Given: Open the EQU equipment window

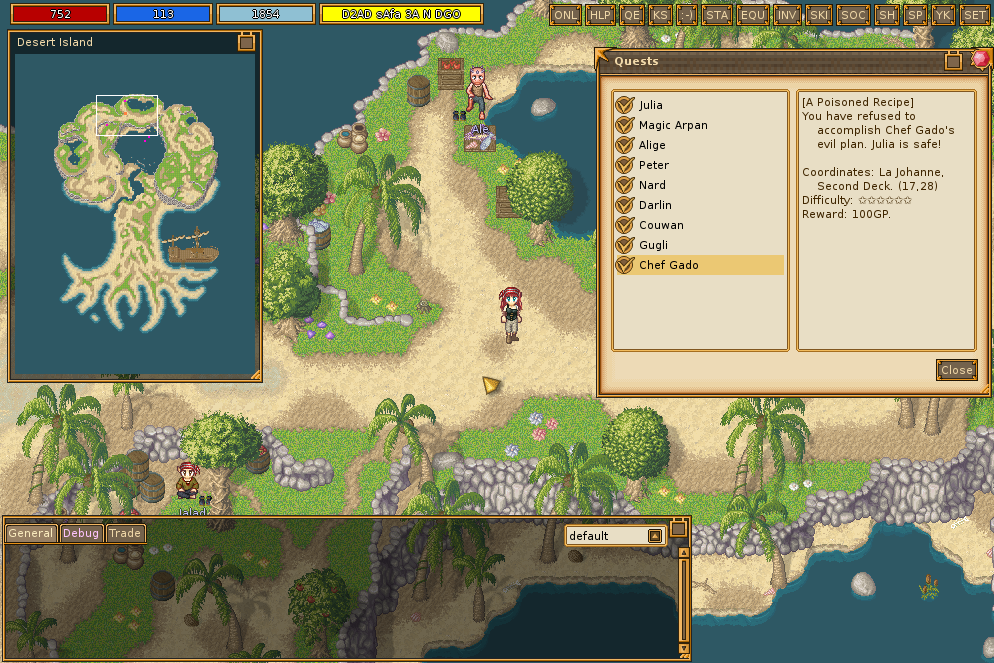Looking at the screenshot, I should click(x=752, y=15).
